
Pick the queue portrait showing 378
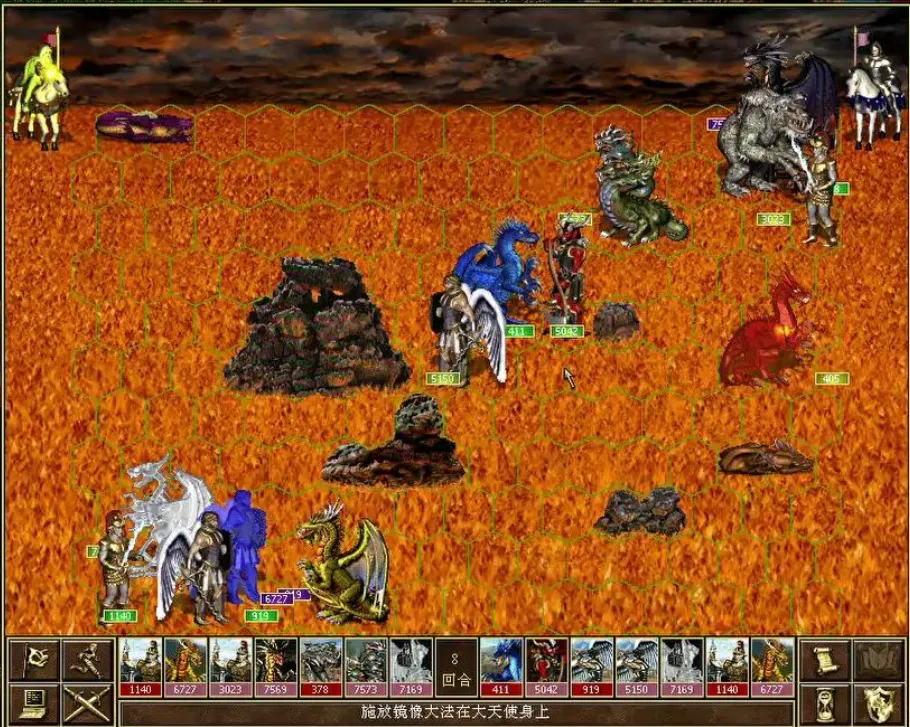pyautogui.click(x=321, y=664)
